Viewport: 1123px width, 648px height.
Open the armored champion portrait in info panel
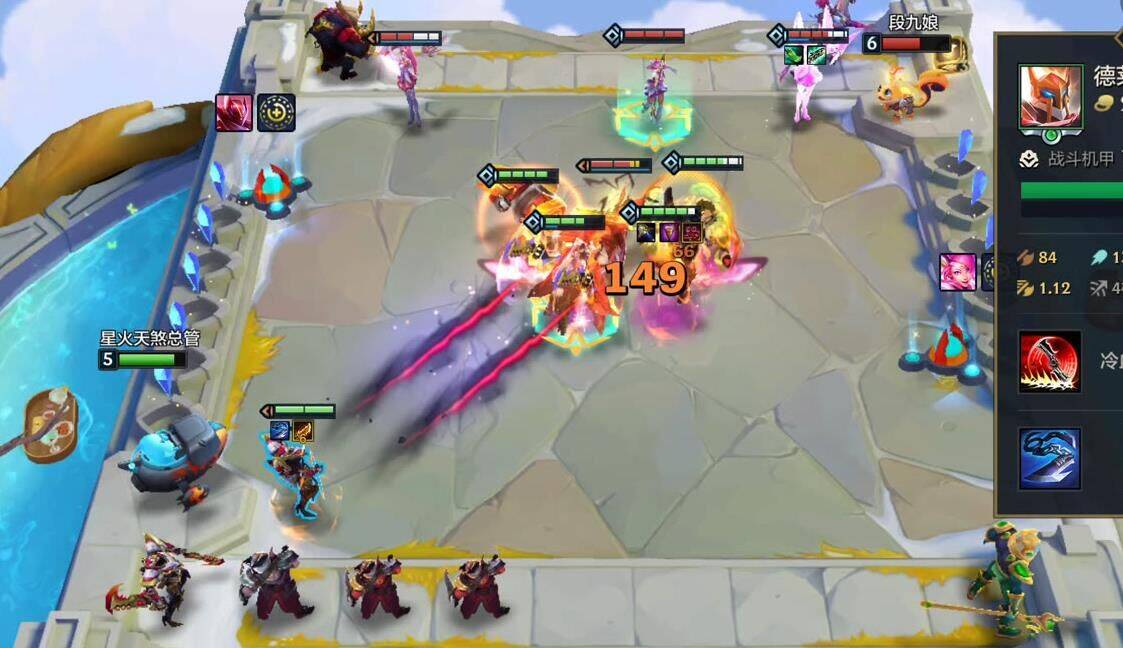tap(1050, 97)
